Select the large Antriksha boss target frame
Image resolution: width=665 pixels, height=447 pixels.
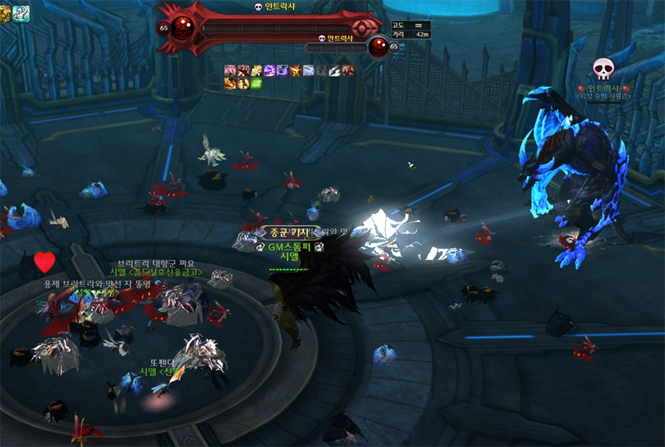coord(270,25)
